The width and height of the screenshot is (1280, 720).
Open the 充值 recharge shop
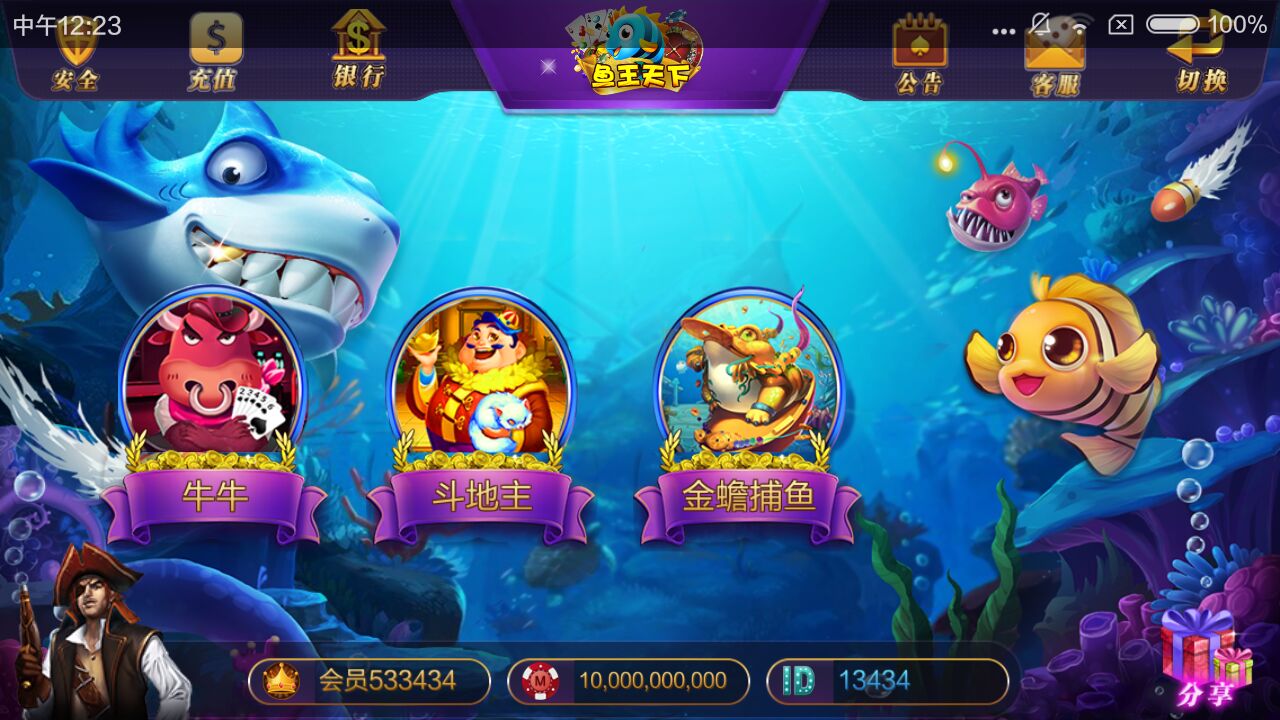214,56
